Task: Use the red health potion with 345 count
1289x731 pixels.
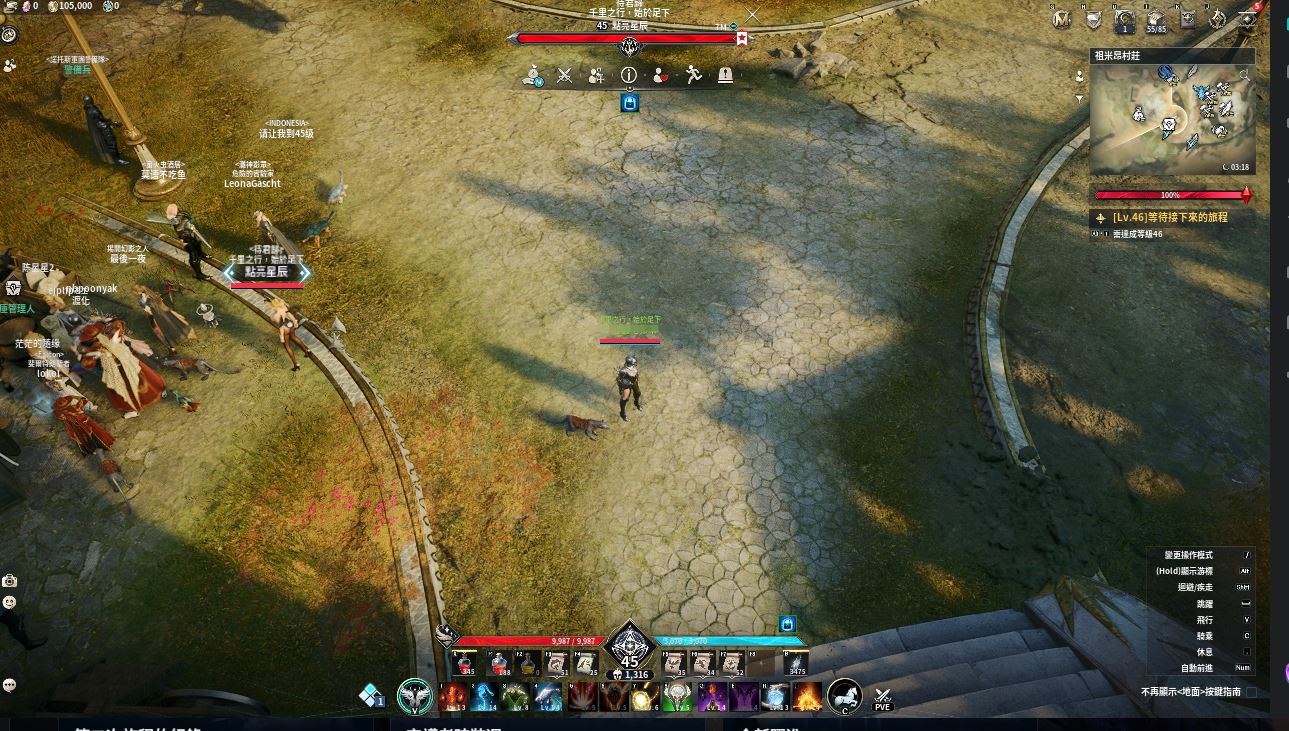Action: coord(464,662)
